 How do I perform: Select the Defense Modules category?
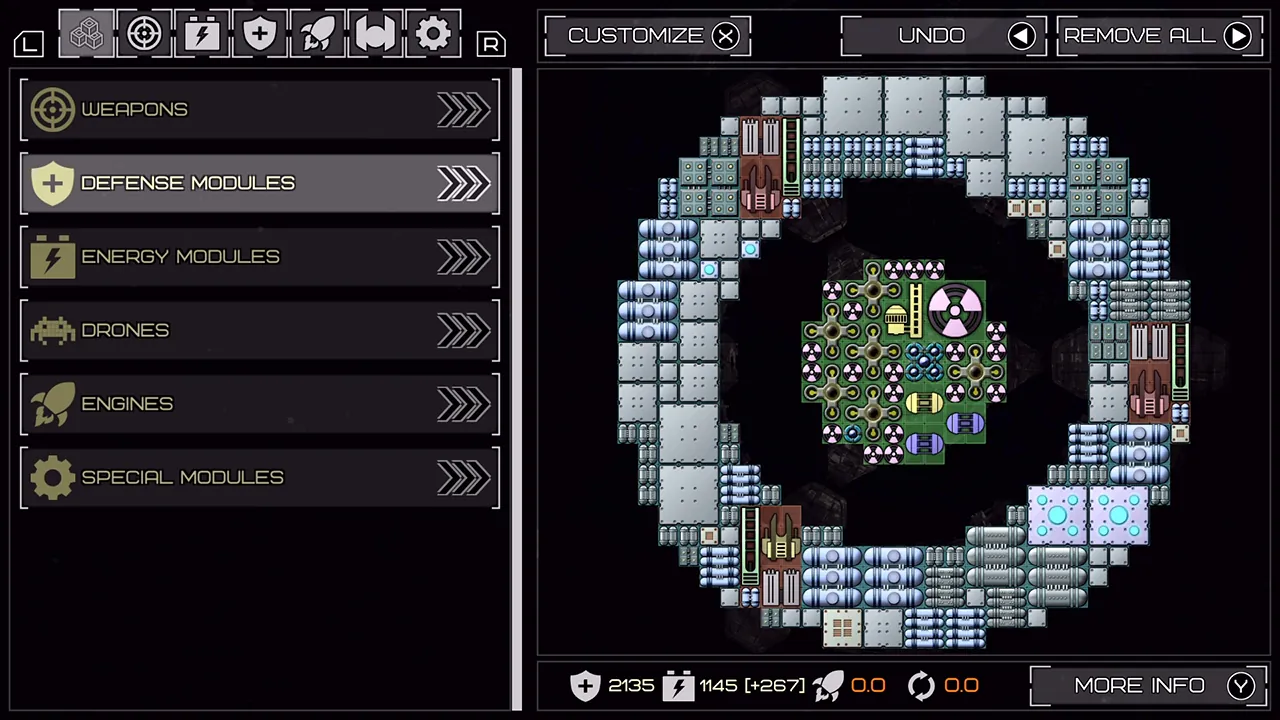(260, 183)
